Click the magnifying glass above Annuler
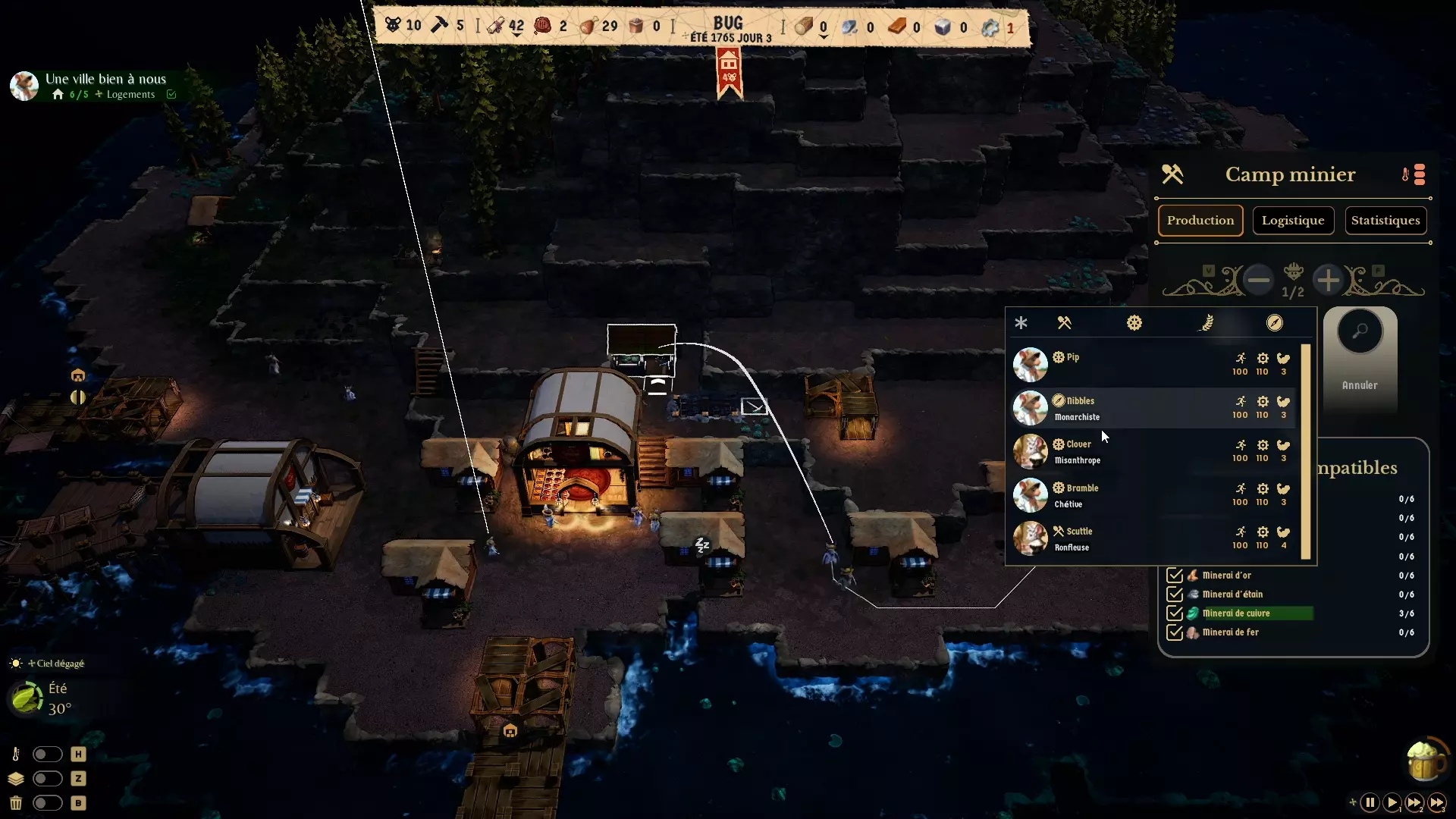The image size is (1456, 819). pyautogui.click(x=1360, y=331)
